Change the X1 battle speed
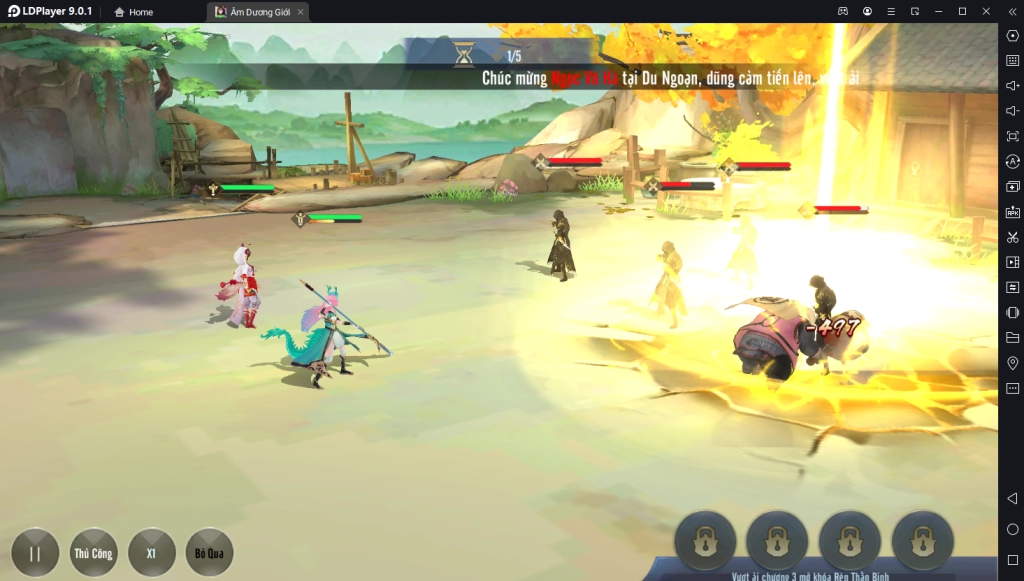1024x581 pixels. (152, 552)
